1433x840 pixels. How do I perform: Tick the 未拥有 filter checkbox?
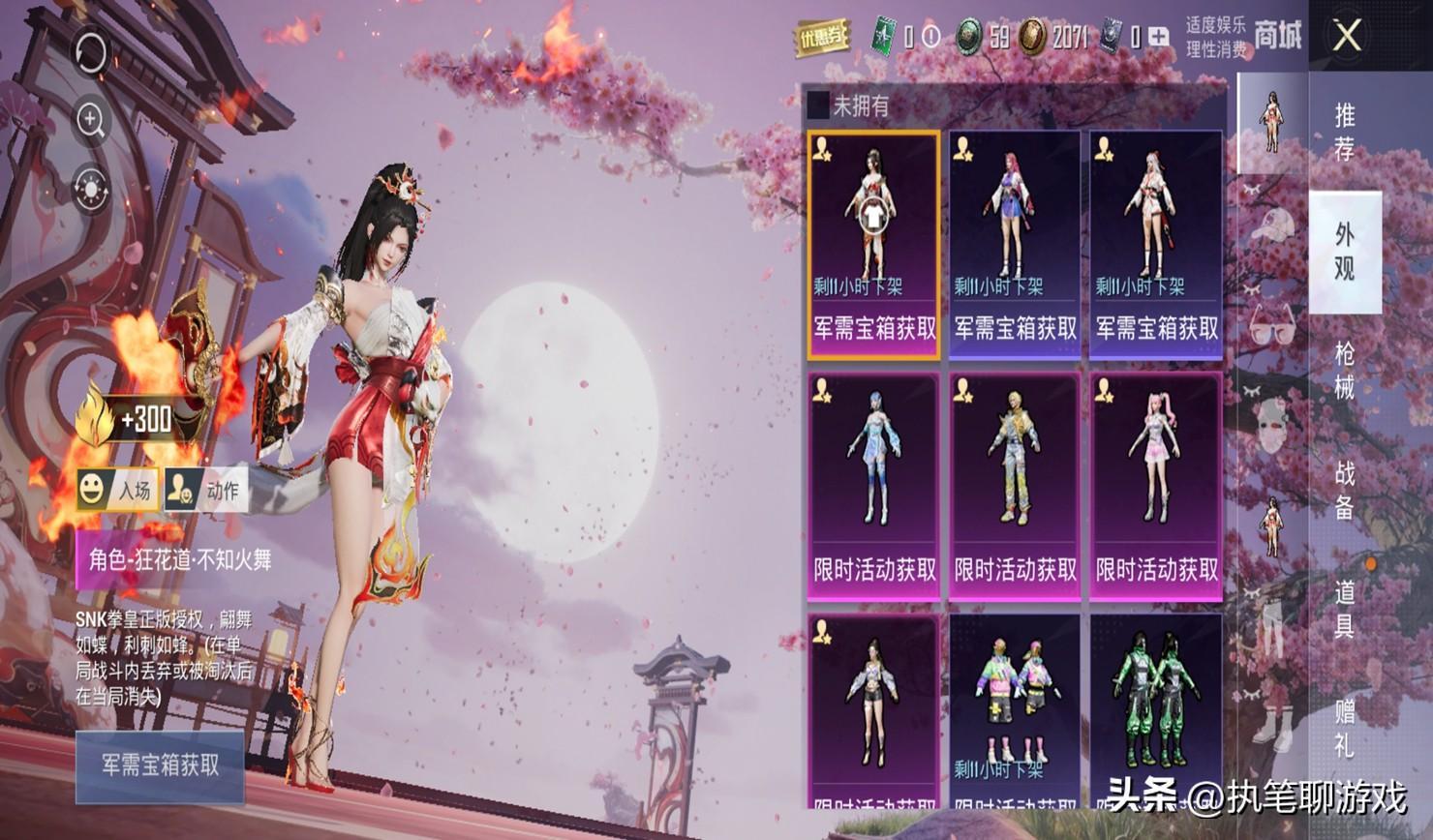819,105
